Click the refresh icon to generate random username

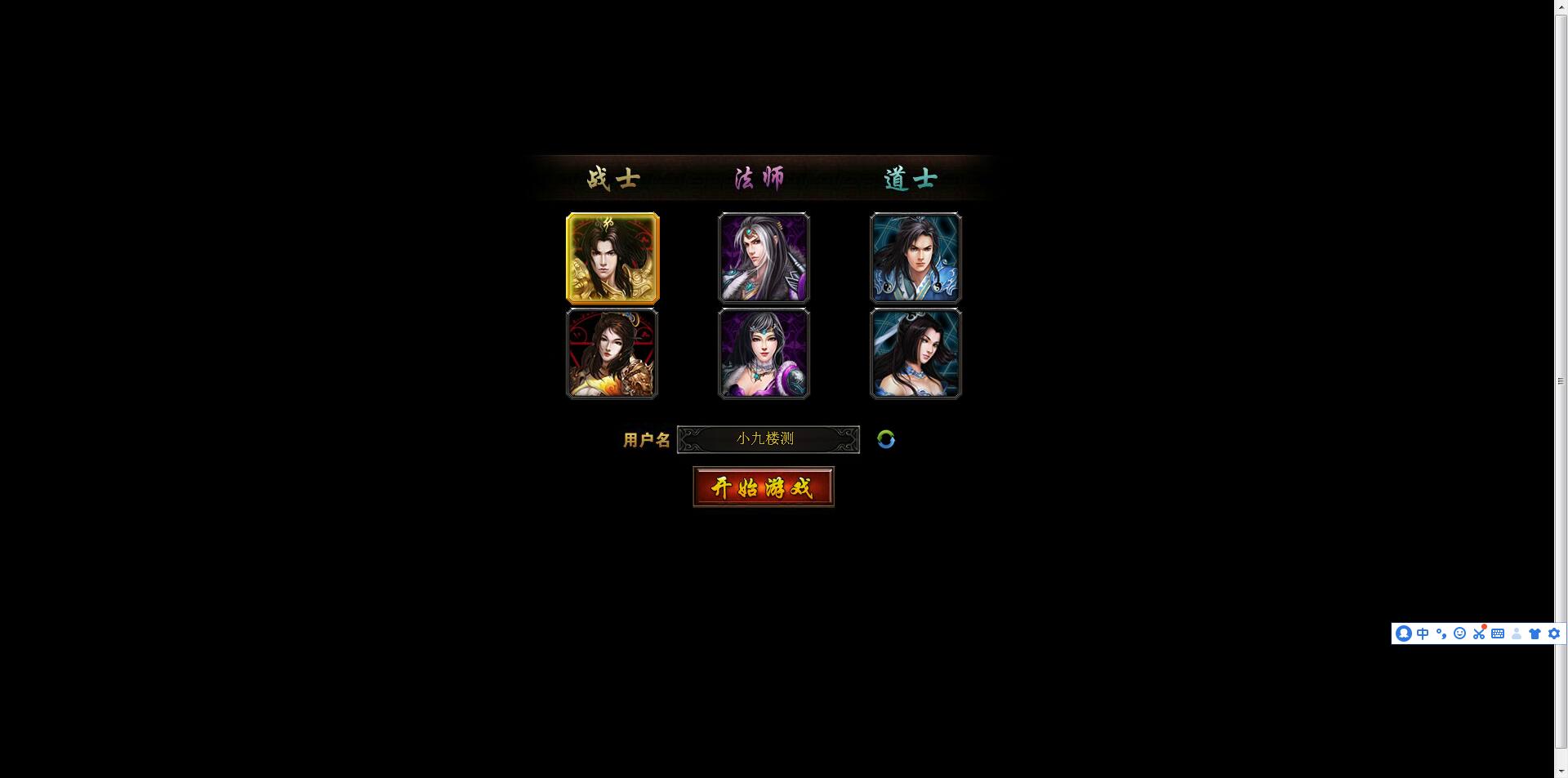(x=887, y=439)
